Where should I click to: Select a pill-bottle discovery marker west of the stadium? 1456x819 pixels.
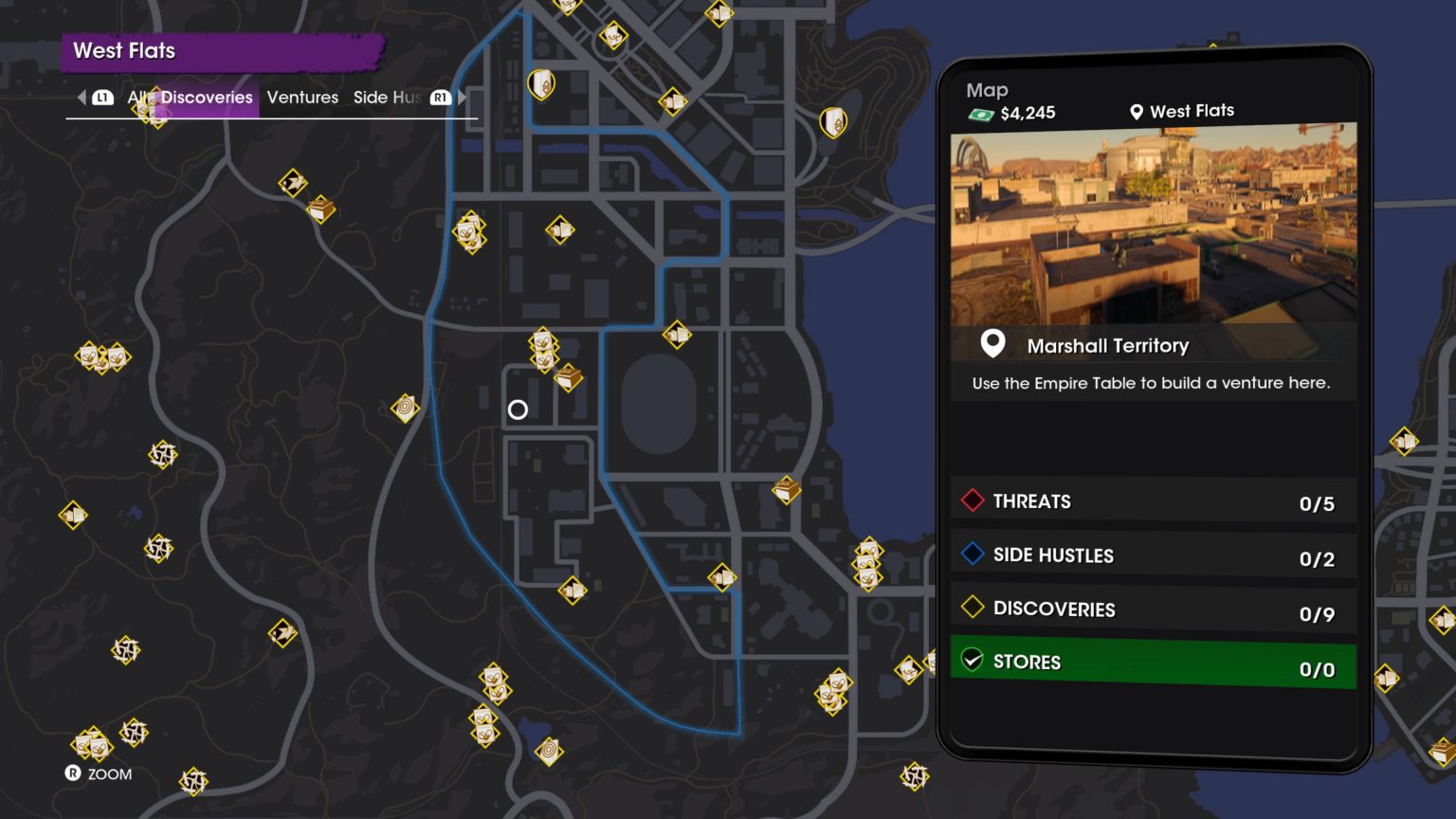[x=543, y=344]
